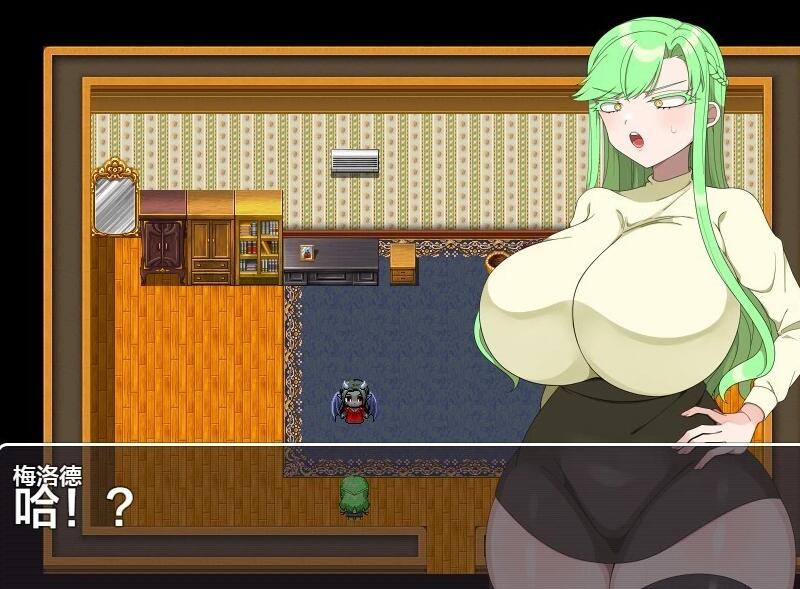Click the 梅洛德 dialogue box to continue

[250, 510]
